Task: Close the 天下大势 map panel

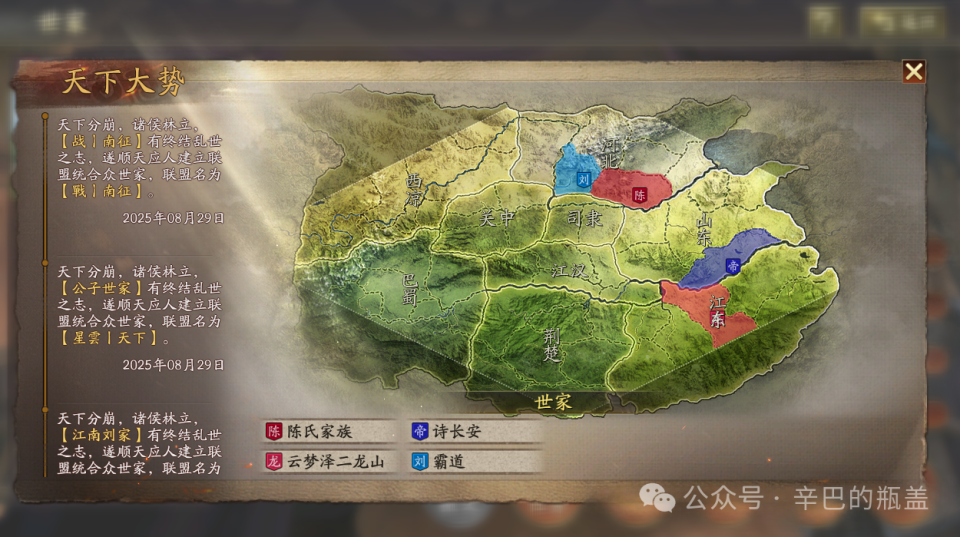Action: [x=913, y=71]
